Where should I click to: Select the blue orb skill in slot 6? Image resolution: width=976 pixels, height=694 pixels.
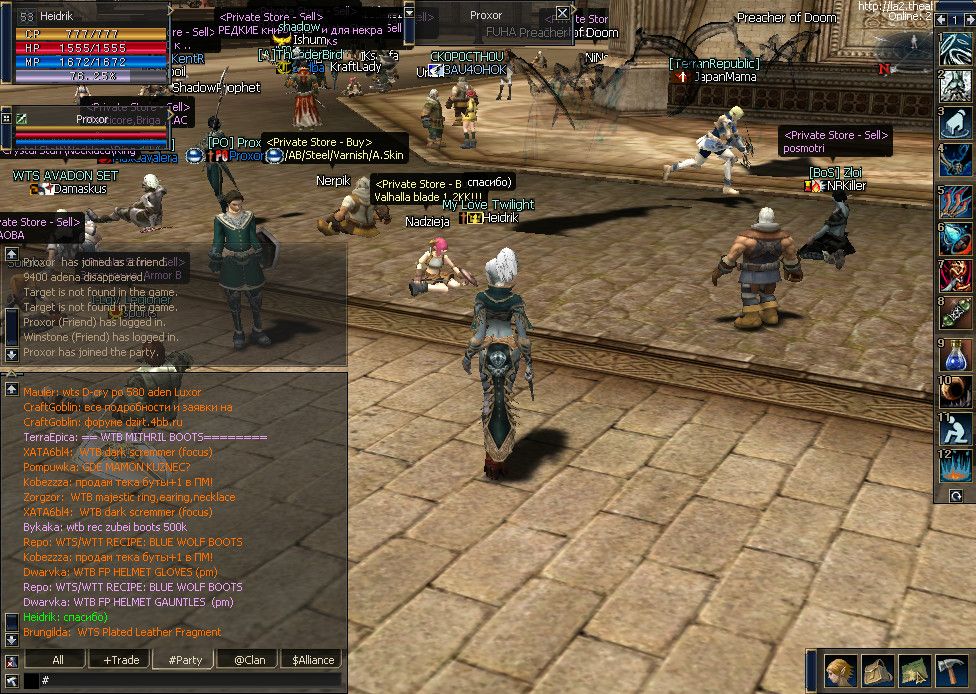click(957, 239)
